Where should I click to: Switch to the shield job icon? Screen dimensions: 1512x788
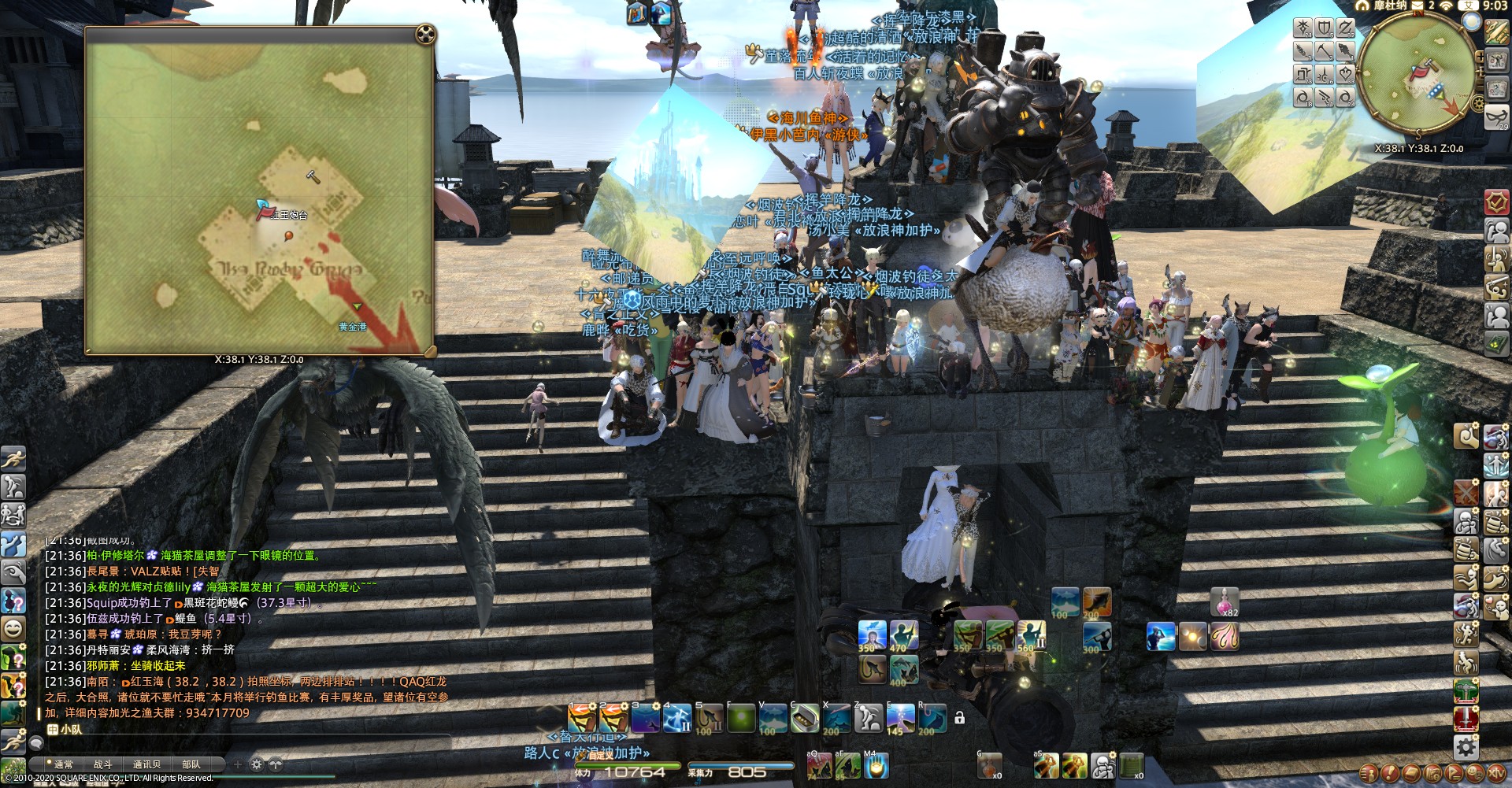click(1325, 28)
